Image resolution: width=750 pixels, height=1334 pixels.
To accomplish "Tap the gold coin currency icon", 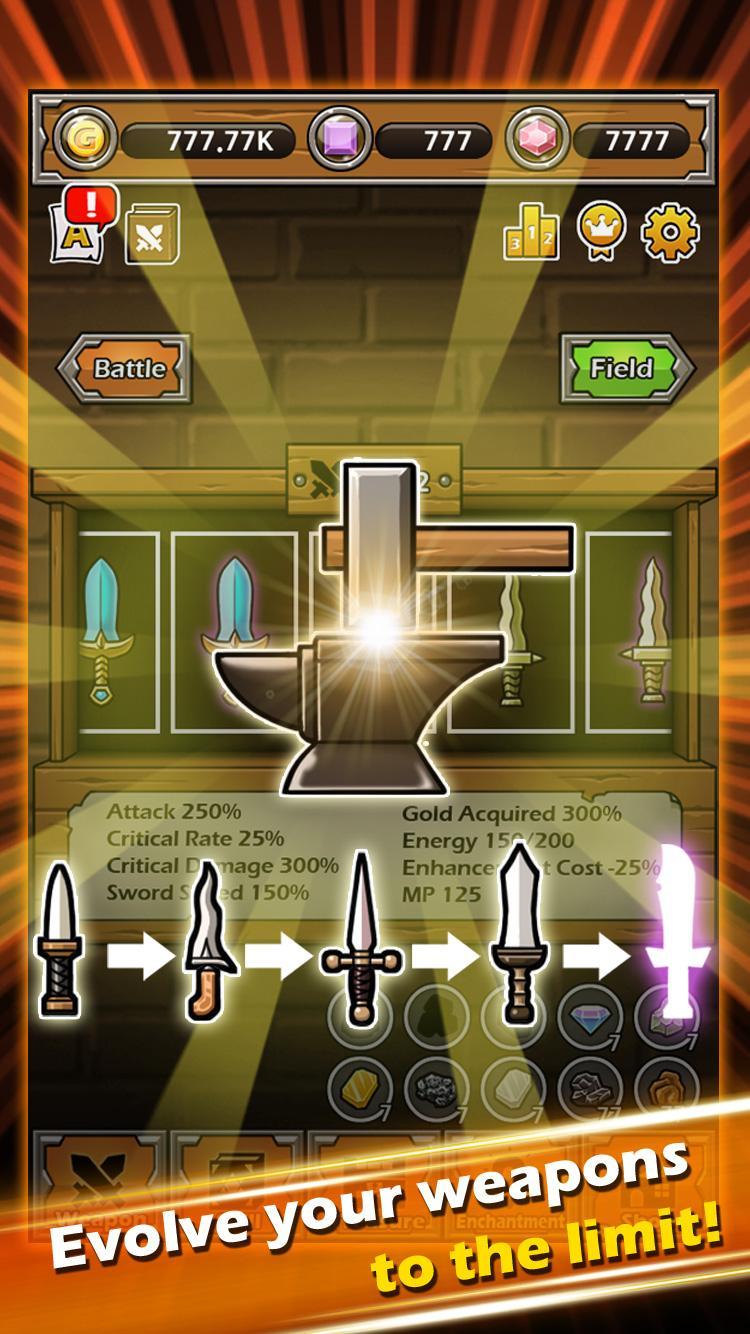I will tap(86, 140).
